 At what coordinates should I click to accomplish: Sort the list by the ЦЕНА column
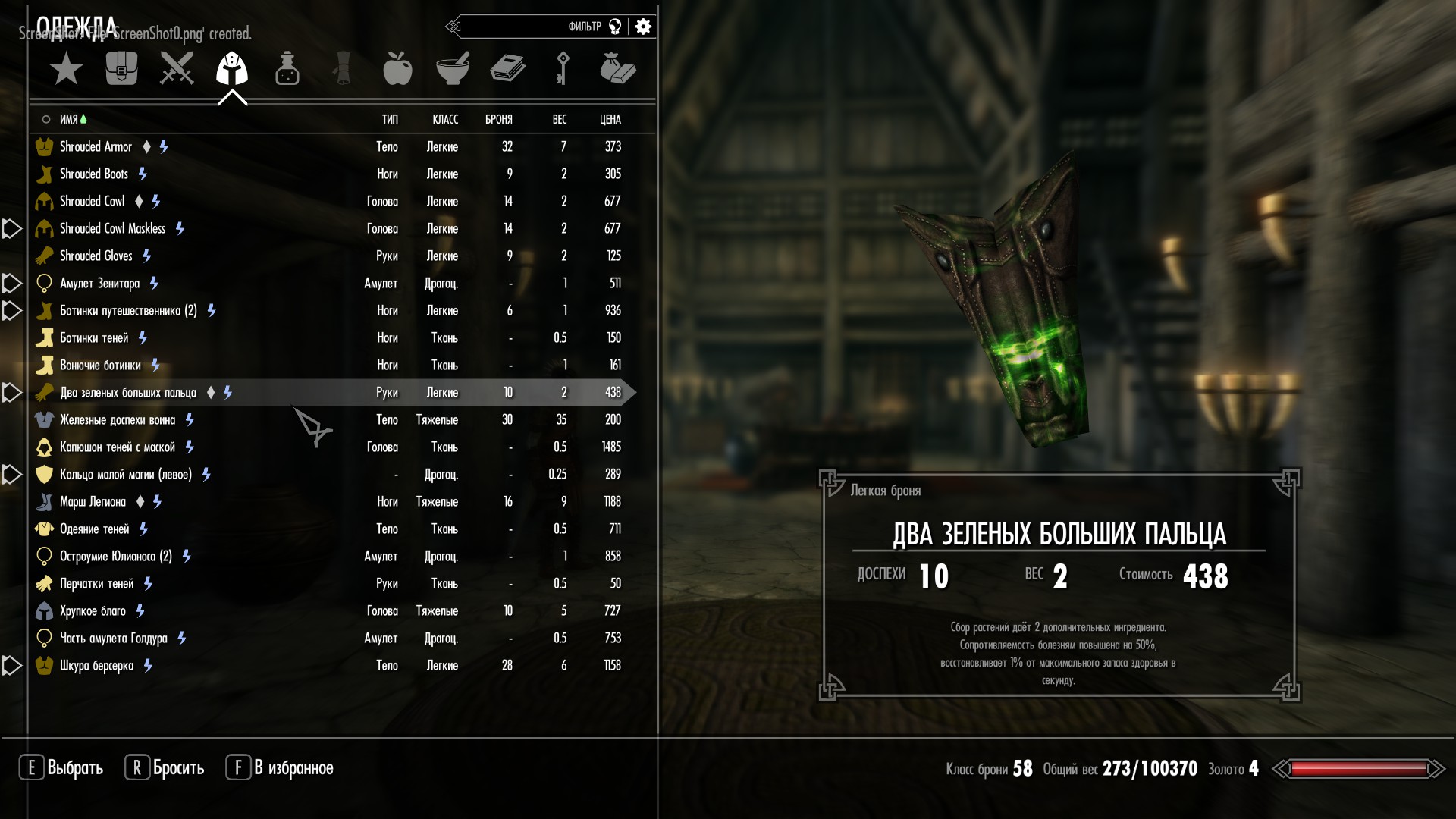(610, 119)
